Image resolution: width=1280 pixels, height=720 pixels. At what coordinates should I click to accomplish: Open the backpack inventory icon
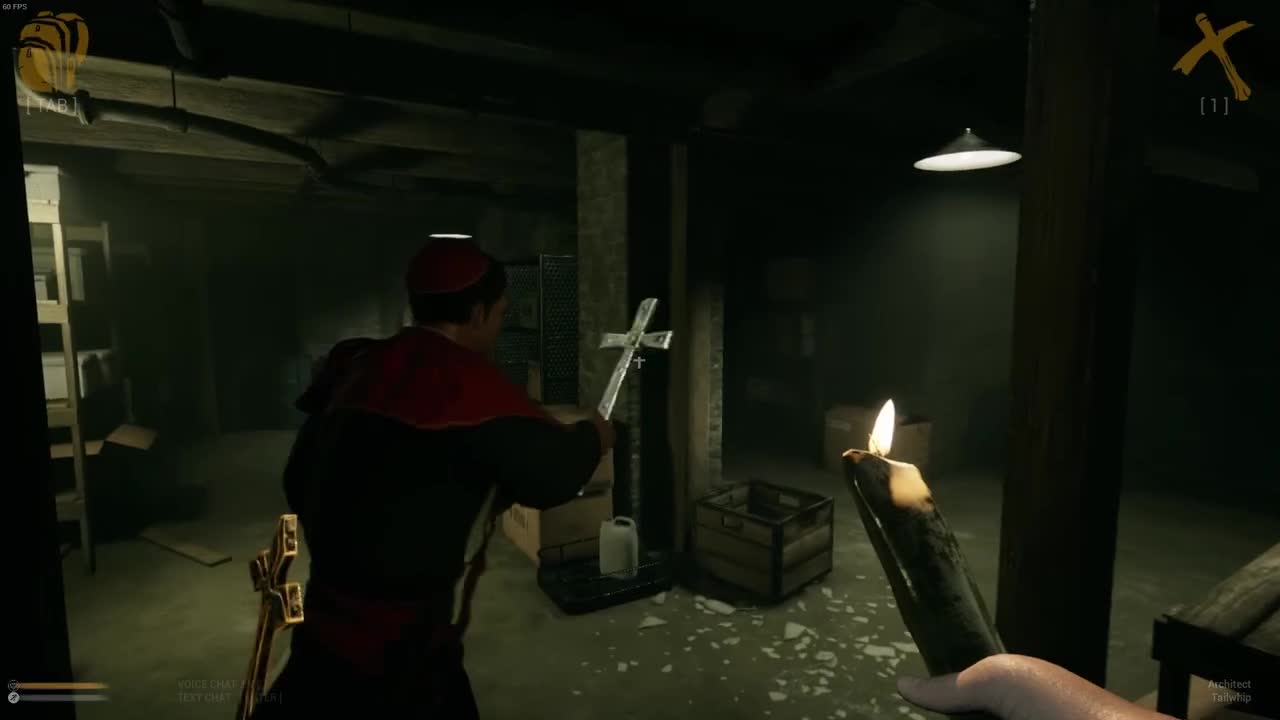tap(52, 50)
